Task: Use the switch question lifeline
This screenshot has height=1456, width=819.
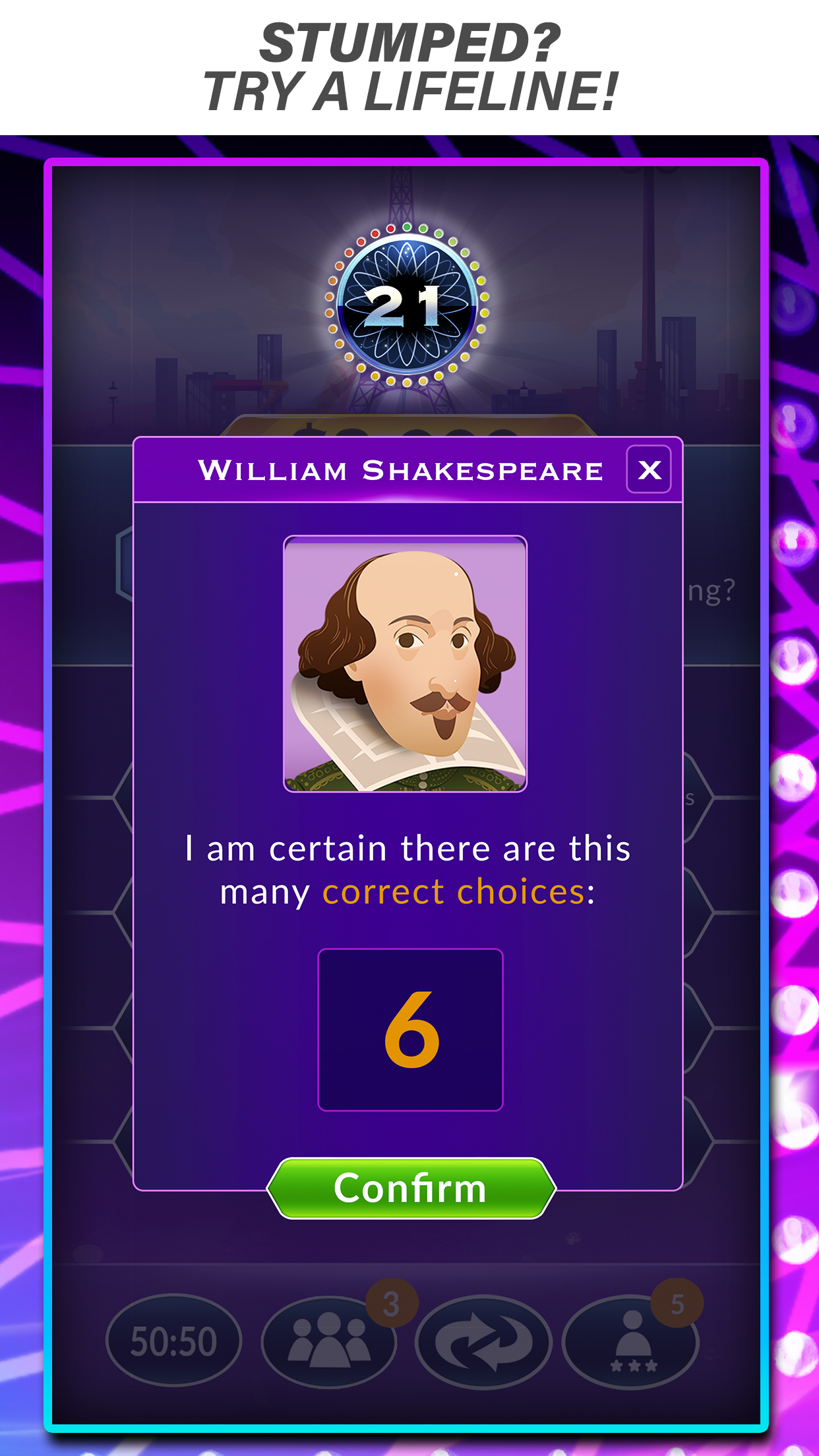Action: (483, 1341)
